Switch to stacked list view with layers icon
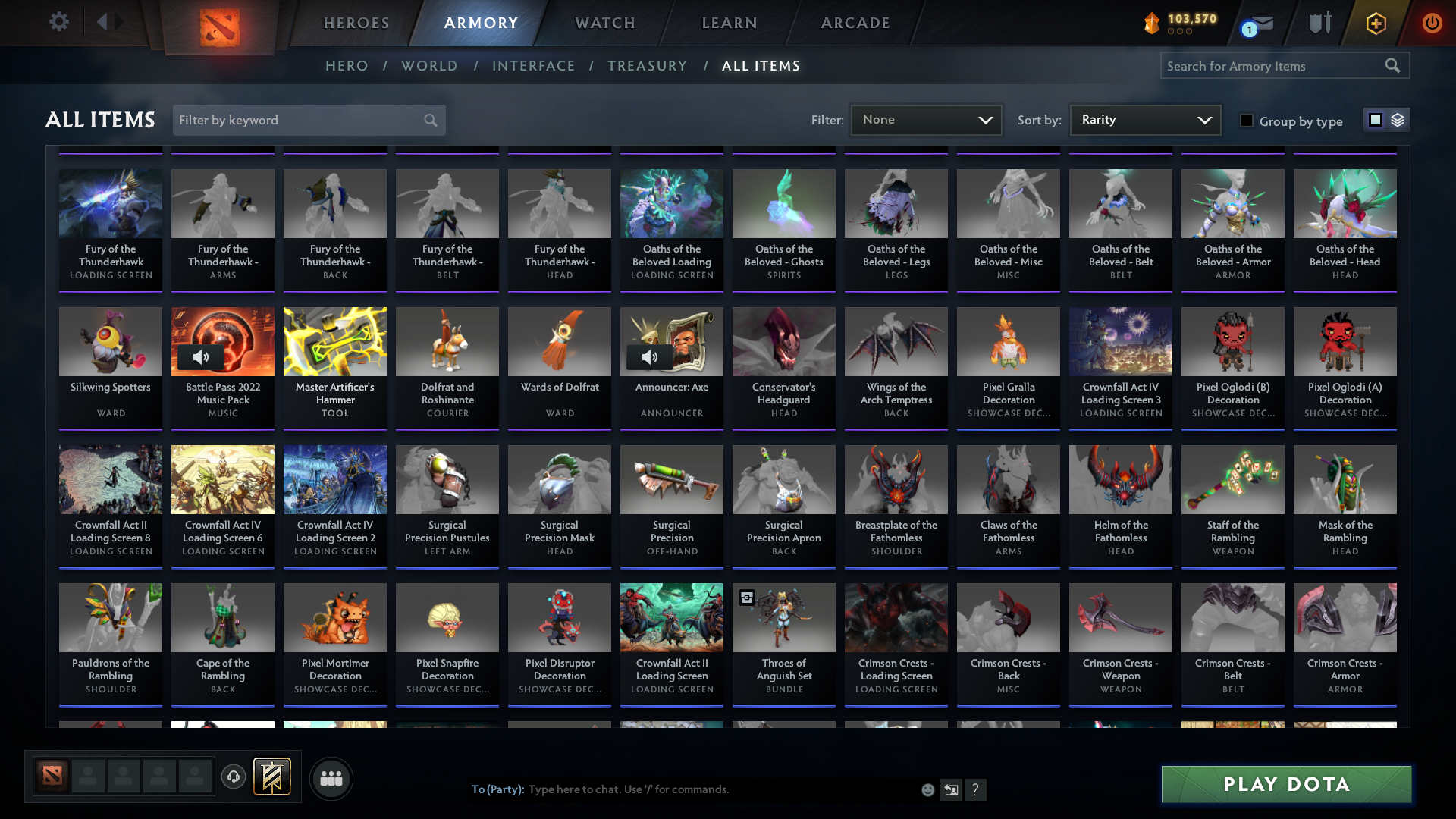 click(1398, 120)
